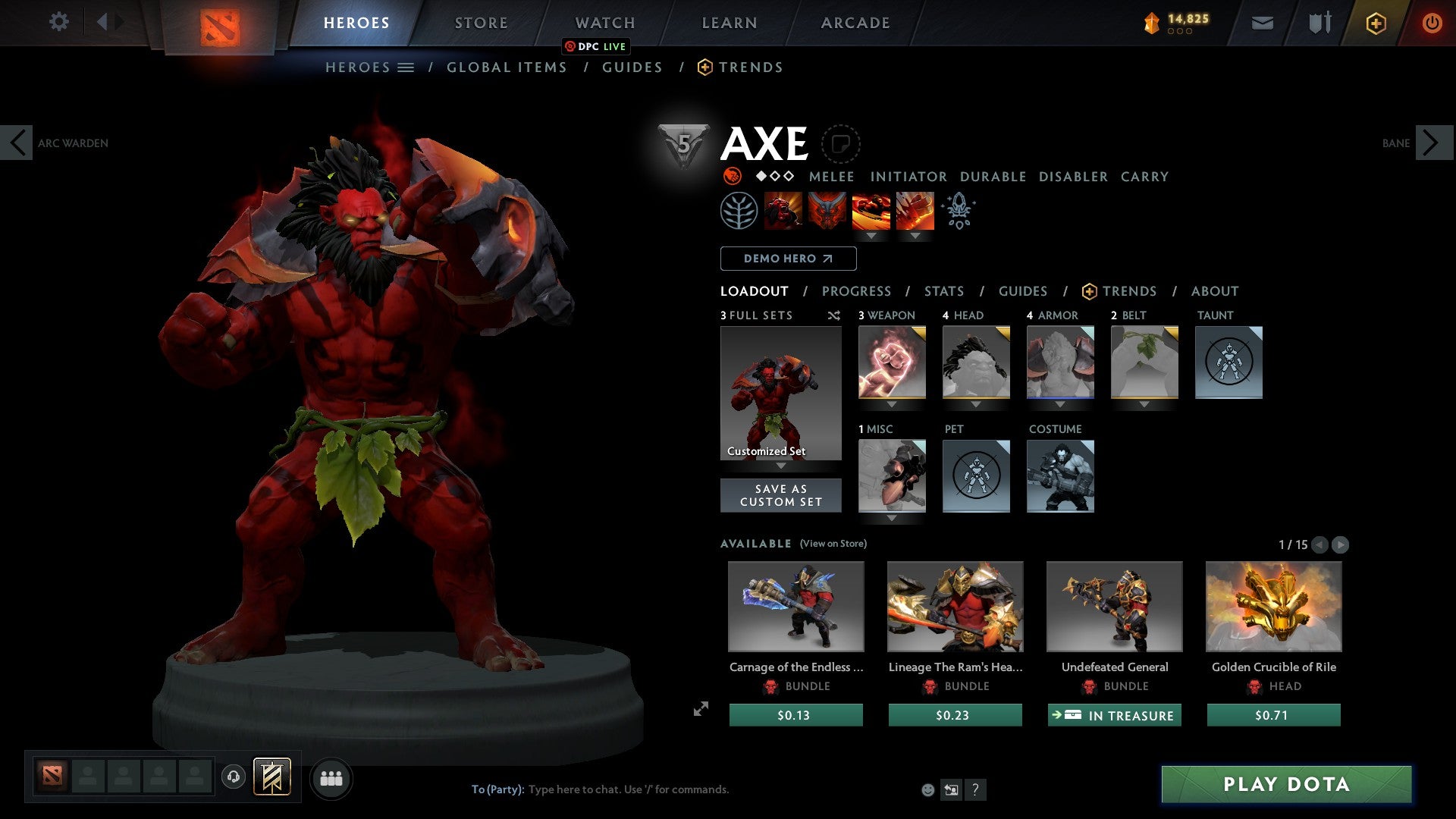Image resolution: width=1456 pixels, height=819 pixels.
Task: Open the Dota 2 settings gear
Action: pos(58,22)
